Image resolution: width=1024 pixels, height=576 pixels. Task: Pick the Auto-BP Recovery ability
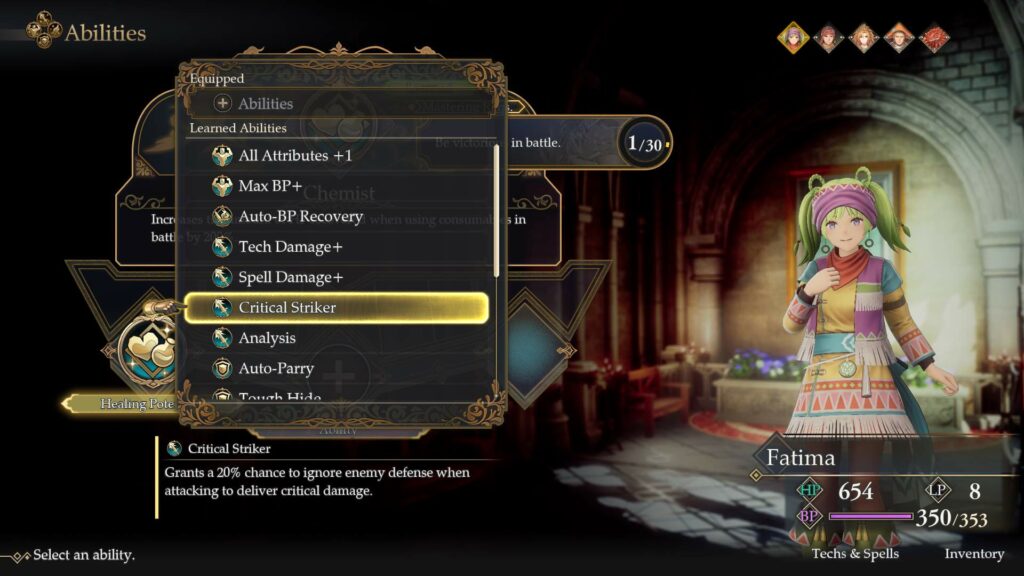[x=300, y=216]
